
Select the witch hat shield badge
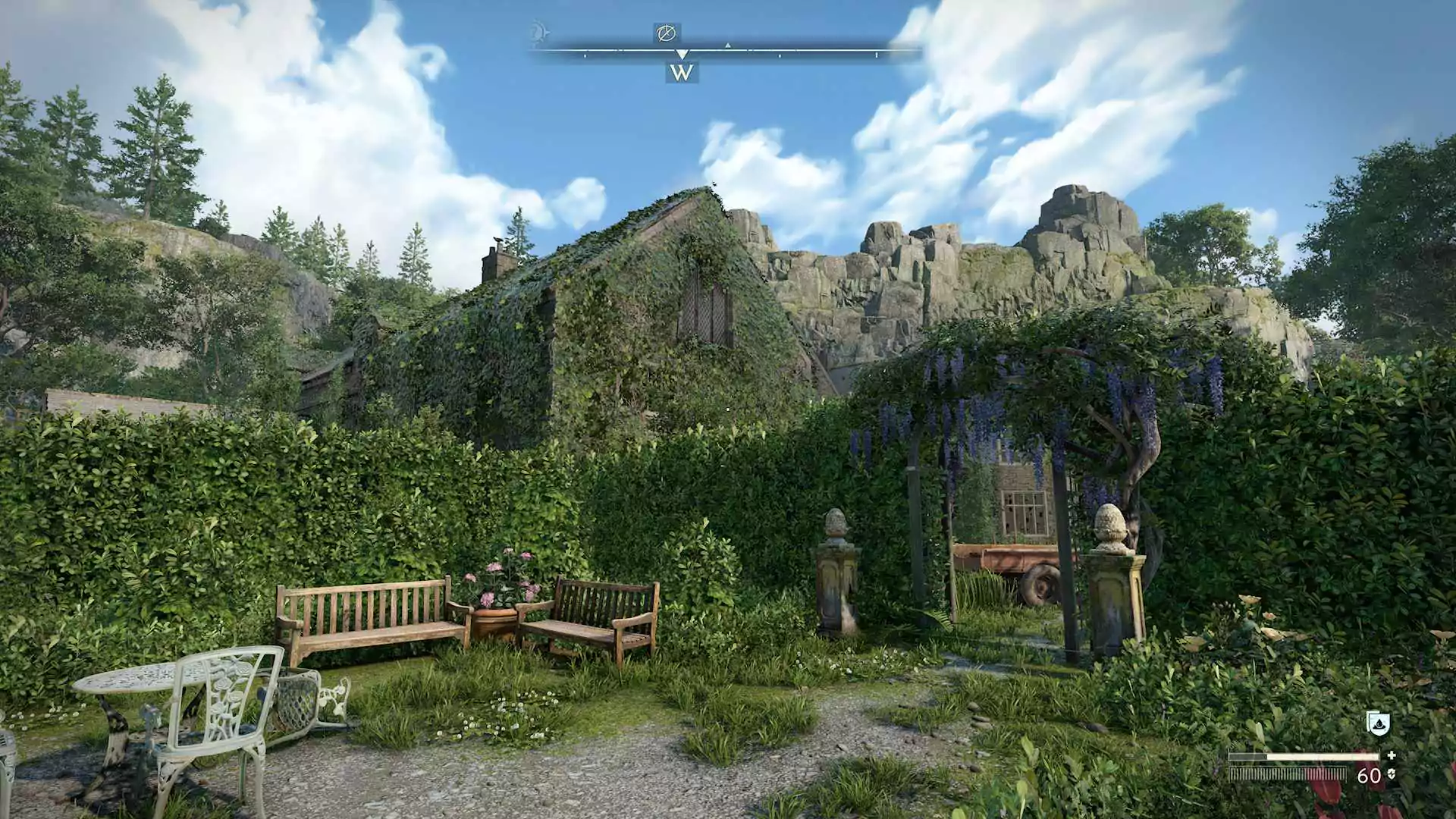coord(1377,723)
